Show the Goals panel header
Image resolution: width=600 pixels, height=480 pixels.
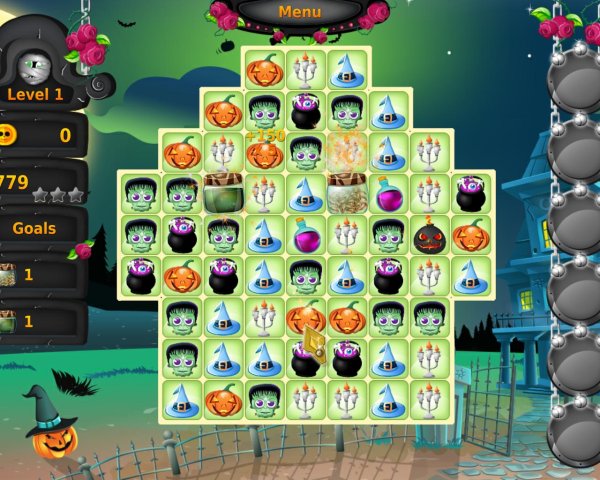(x=35, y=228)
